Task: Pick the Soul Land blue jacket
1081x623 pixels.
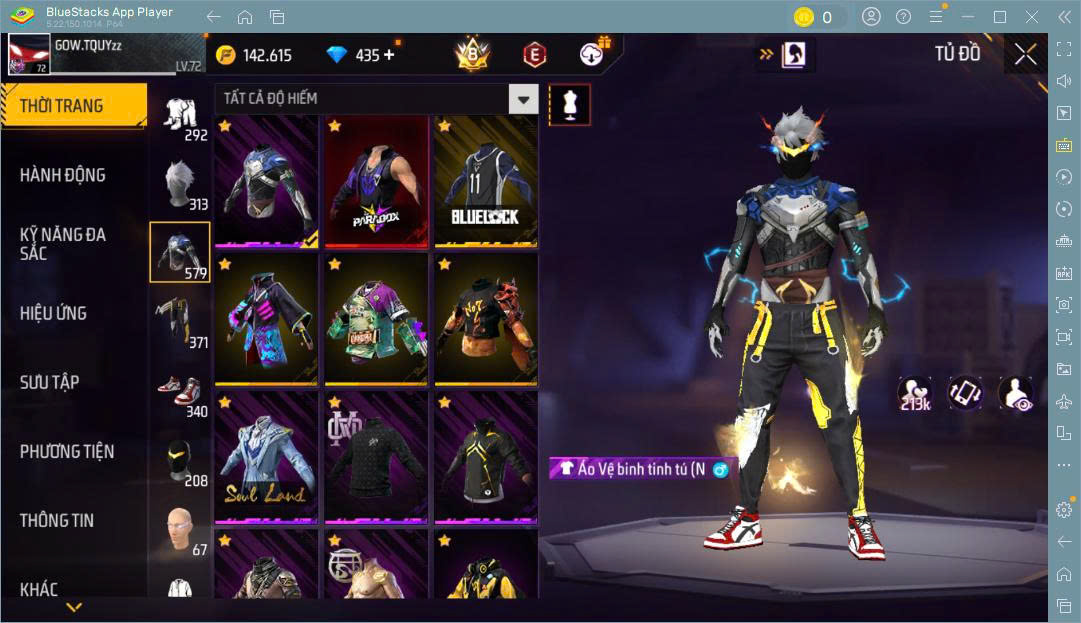Action: point(266,457)
